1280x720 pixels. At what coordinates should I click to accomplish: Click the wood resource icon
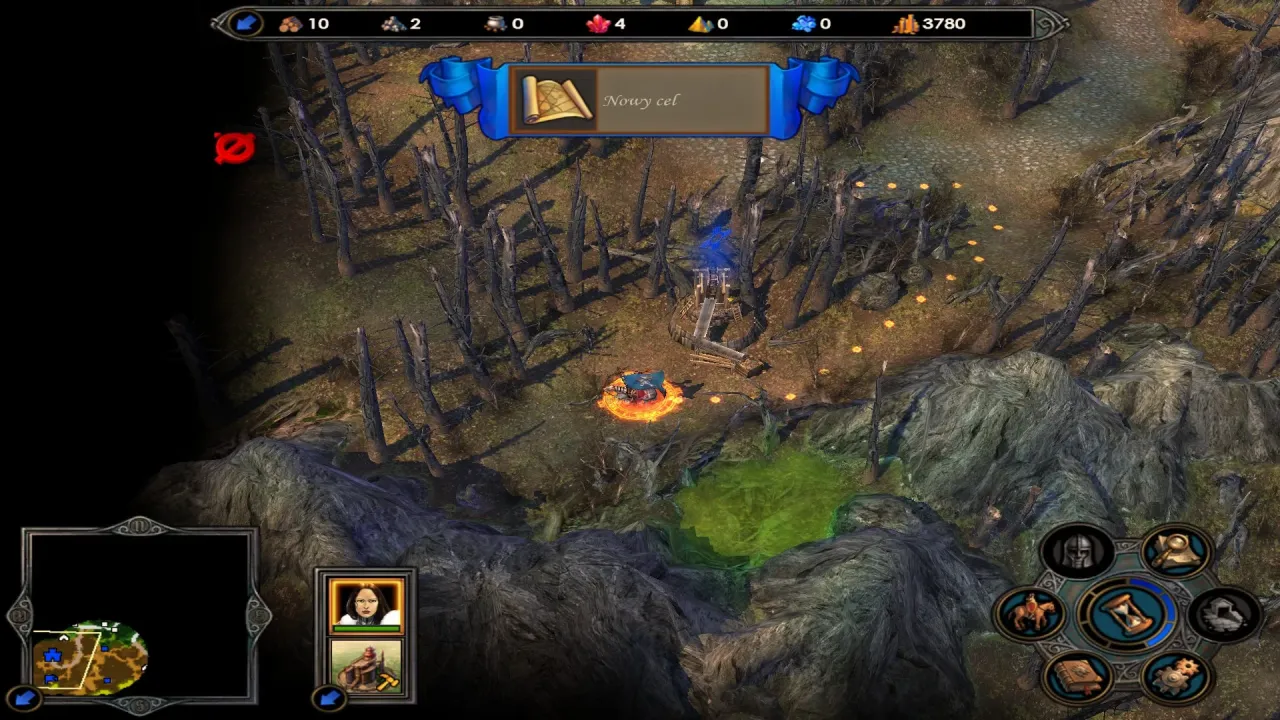click(x=291, y=23)
